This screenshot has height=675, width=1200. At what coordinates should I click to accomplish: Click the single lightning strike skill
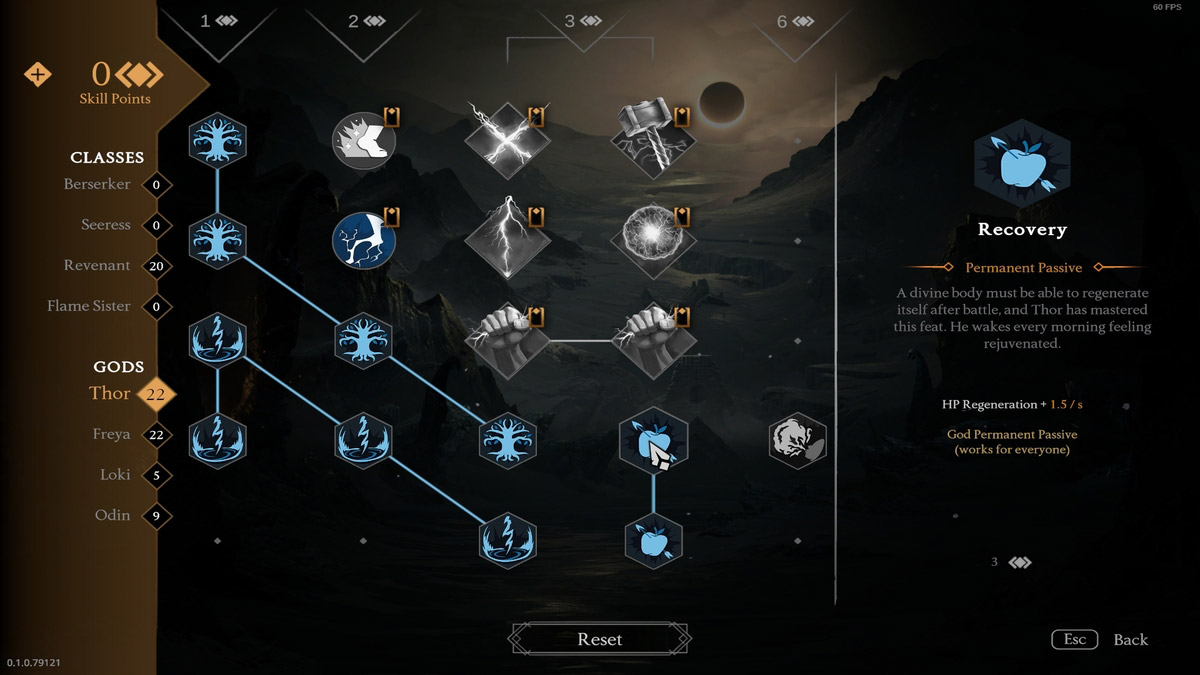[507, 240]
